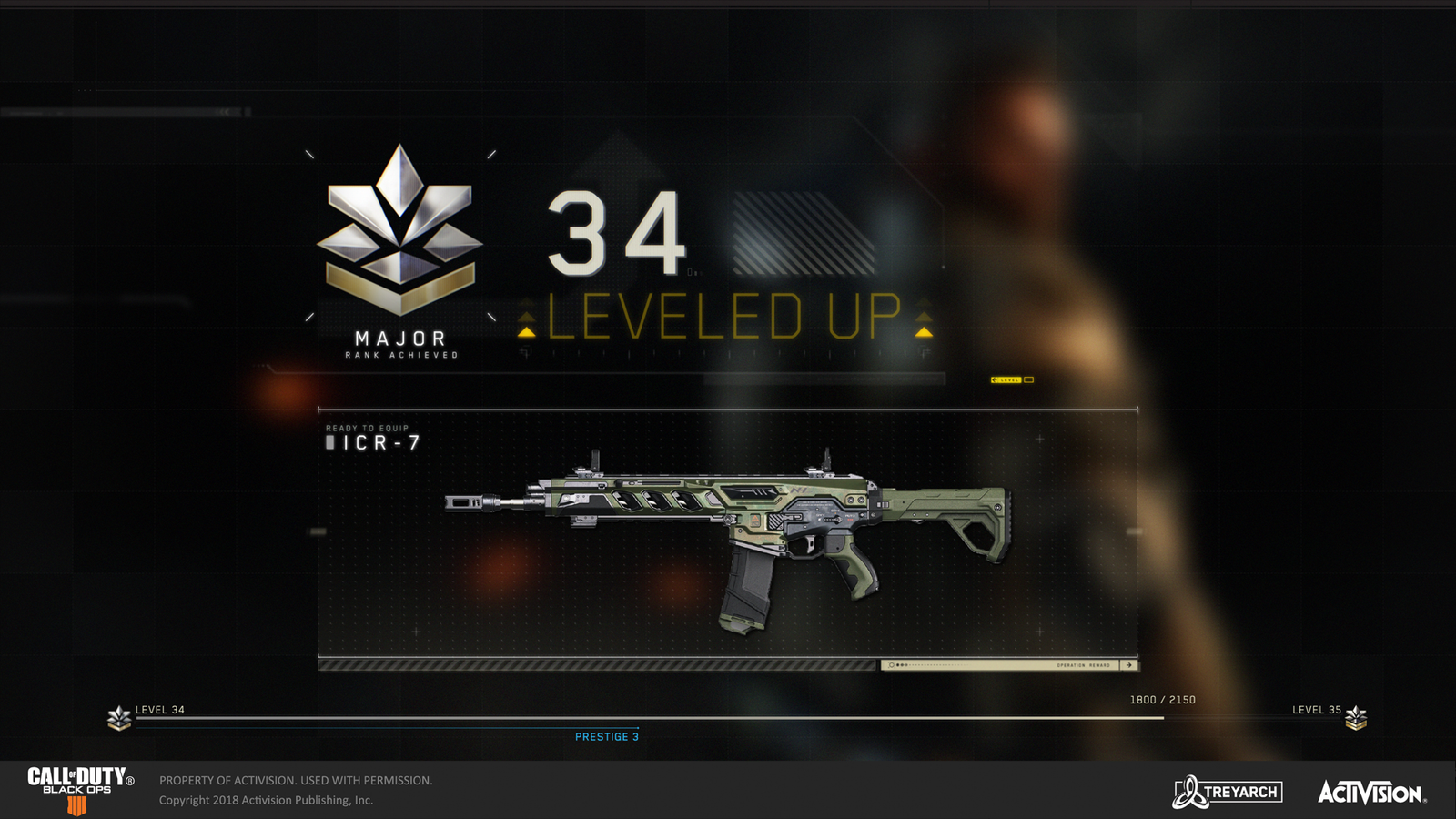Click the sun-shaped Operation Reward progress icon
Screen dimensions: 1456x819
point(892,664)
